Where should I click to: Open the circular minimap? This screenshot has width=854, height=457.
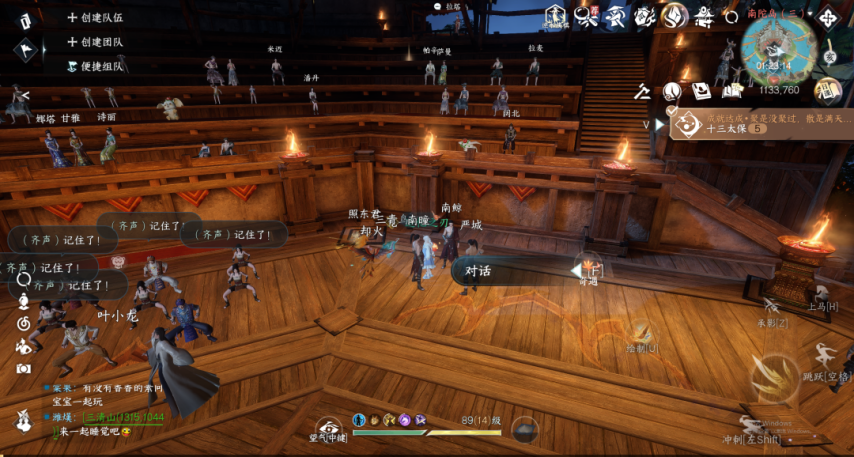pyautogui.click(x=779, y=50)
